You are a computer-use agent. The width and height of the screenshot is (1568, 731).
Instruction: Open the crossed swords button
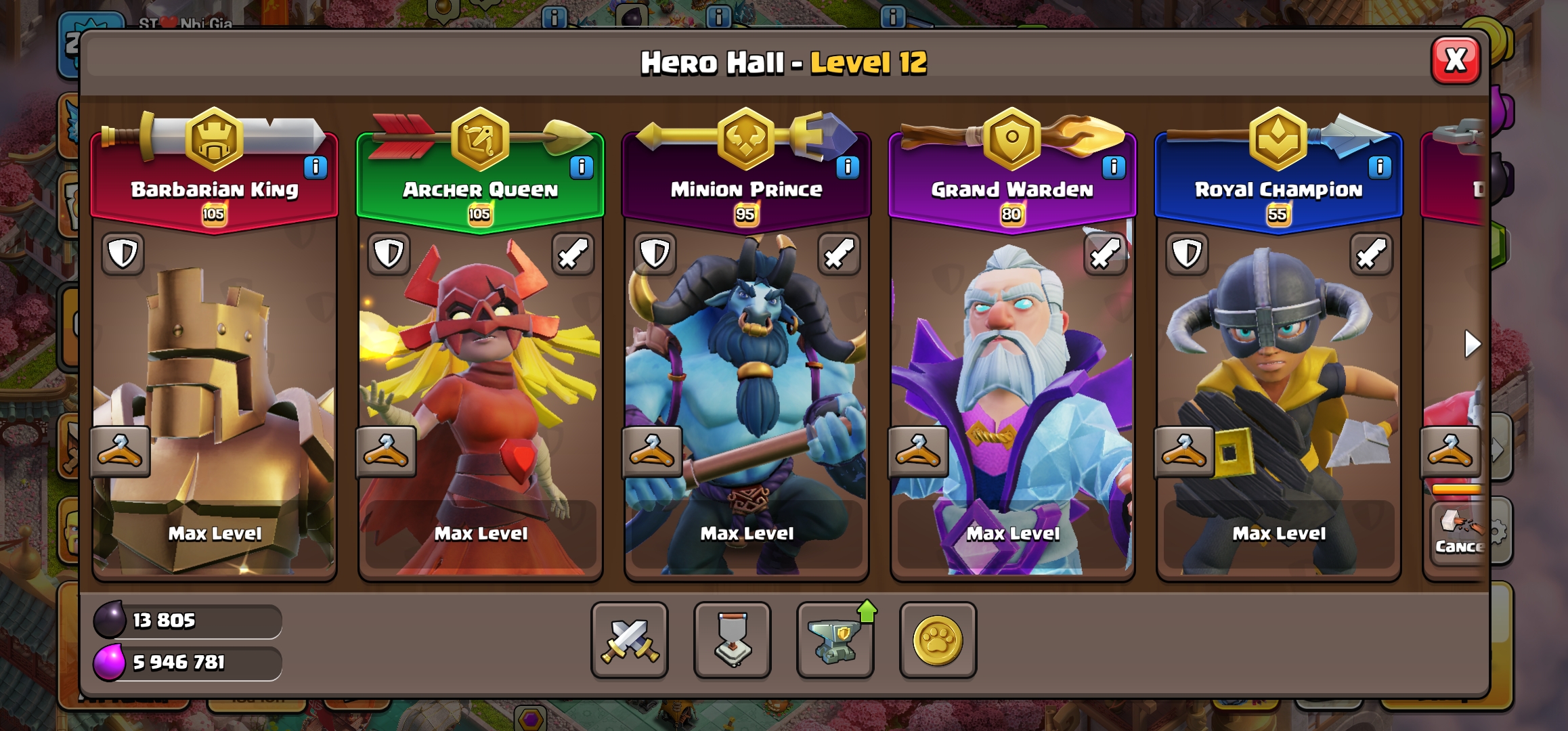(x=630, y=640)
